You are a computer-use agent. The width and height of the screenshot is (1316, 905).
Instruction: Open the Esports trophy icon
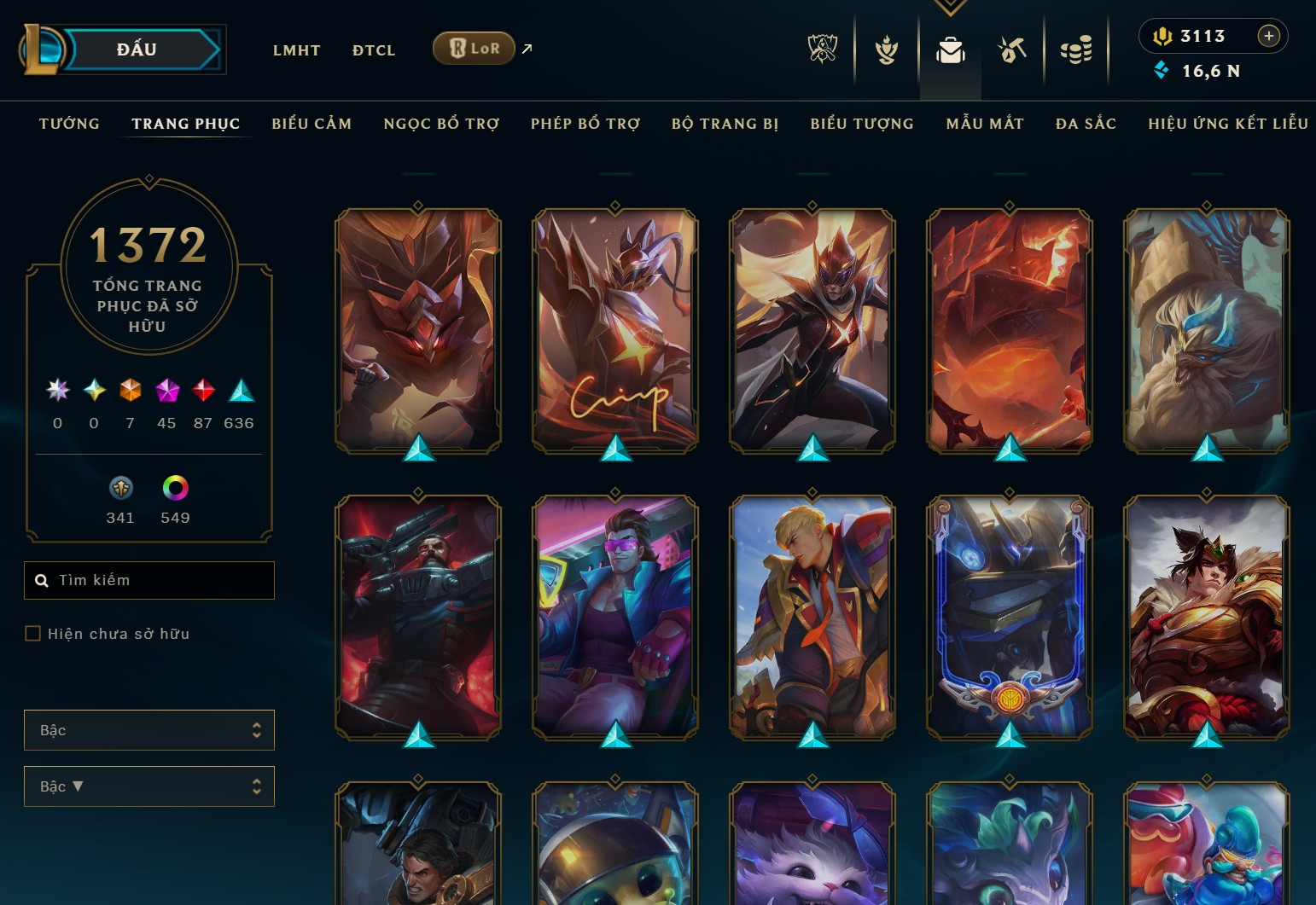[822, 49]
